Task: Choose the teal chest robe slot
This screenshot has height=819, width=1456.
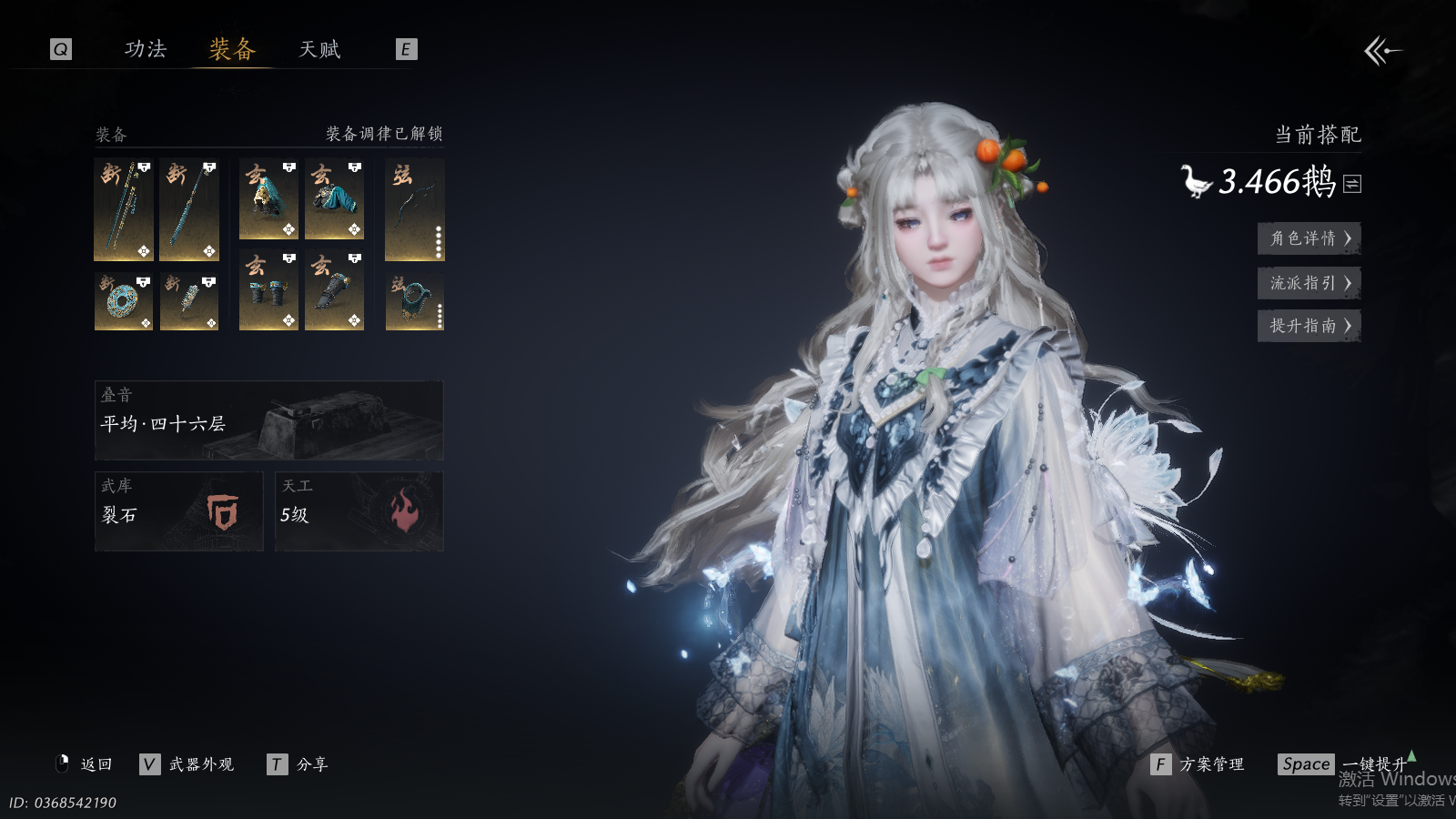Action: (x=334, y=199)
